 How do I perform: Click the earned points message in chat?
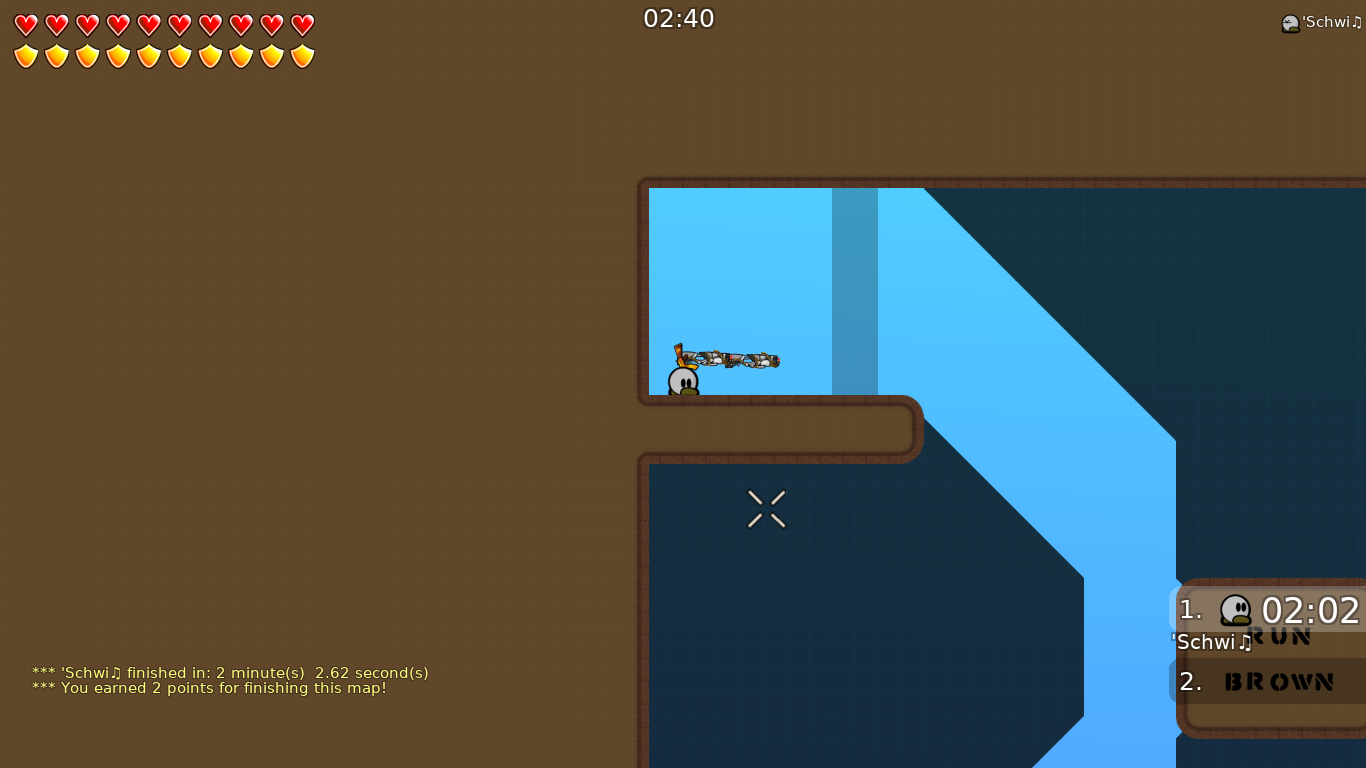tap(209, 688)
